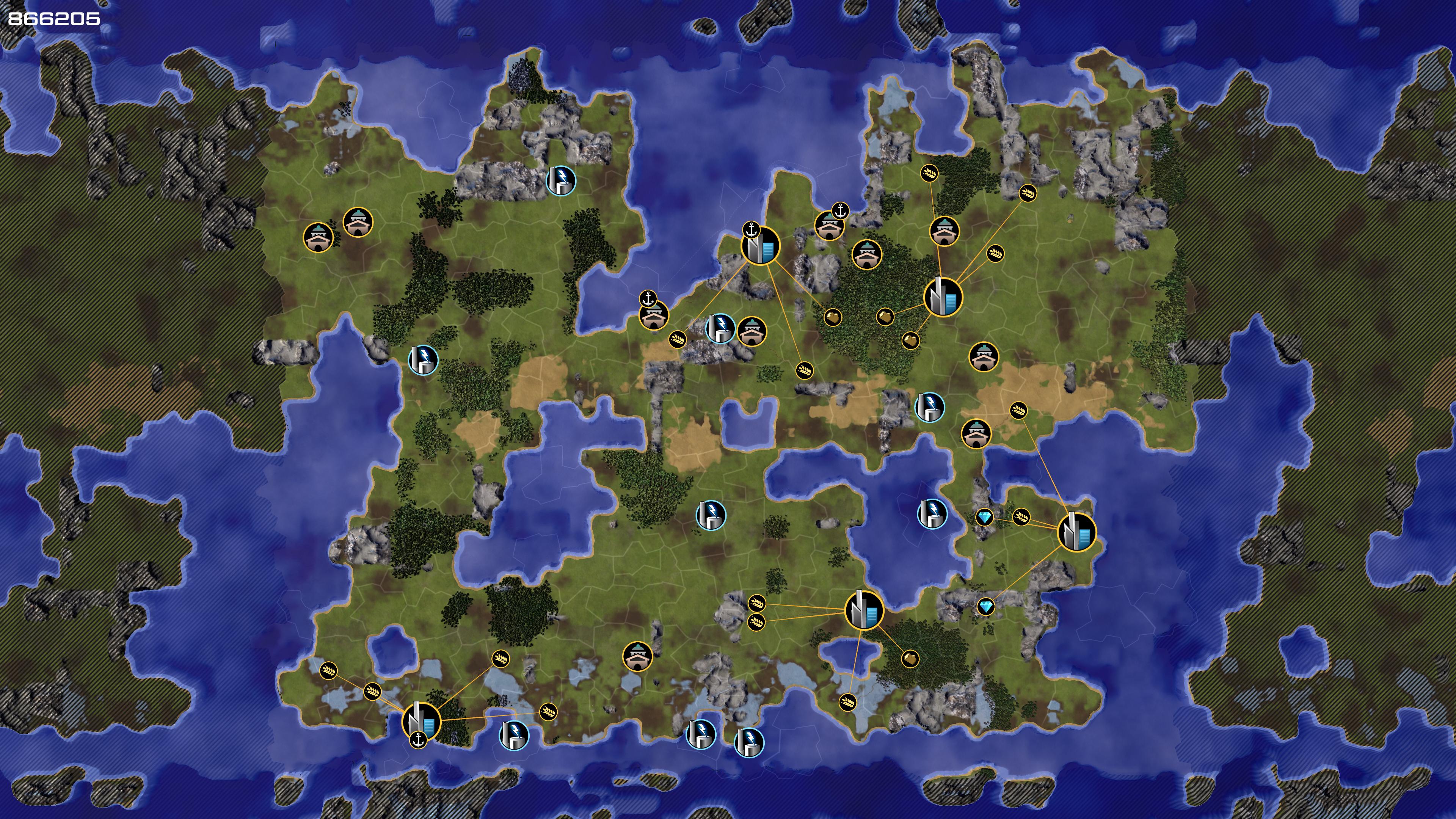Select the city marker with anchor badge beneath it
The image size is (1456, 819).
pyautogui.click(x=421, y=722)
